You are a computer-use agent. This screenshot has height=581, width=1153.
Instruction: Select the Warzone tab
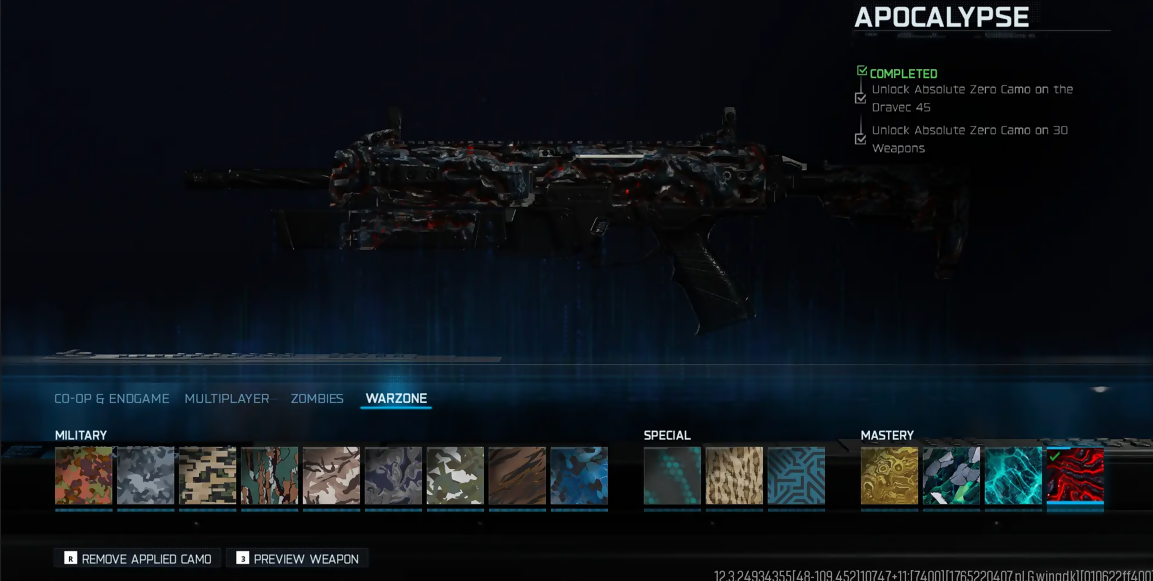point(396,399)
